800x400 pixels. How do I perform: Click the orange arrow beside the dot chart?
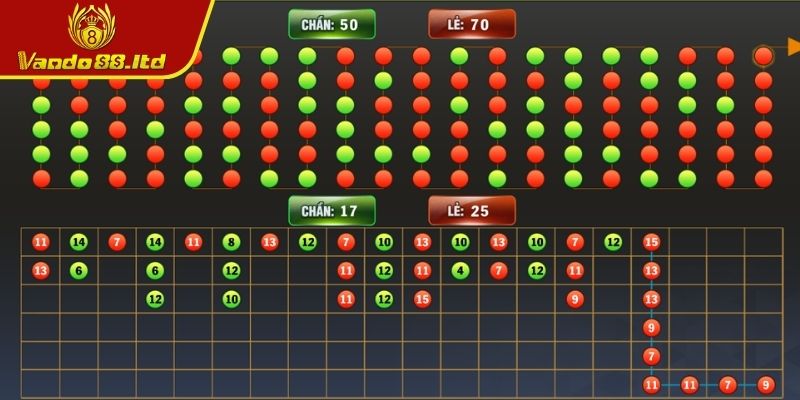pos(793,47)
